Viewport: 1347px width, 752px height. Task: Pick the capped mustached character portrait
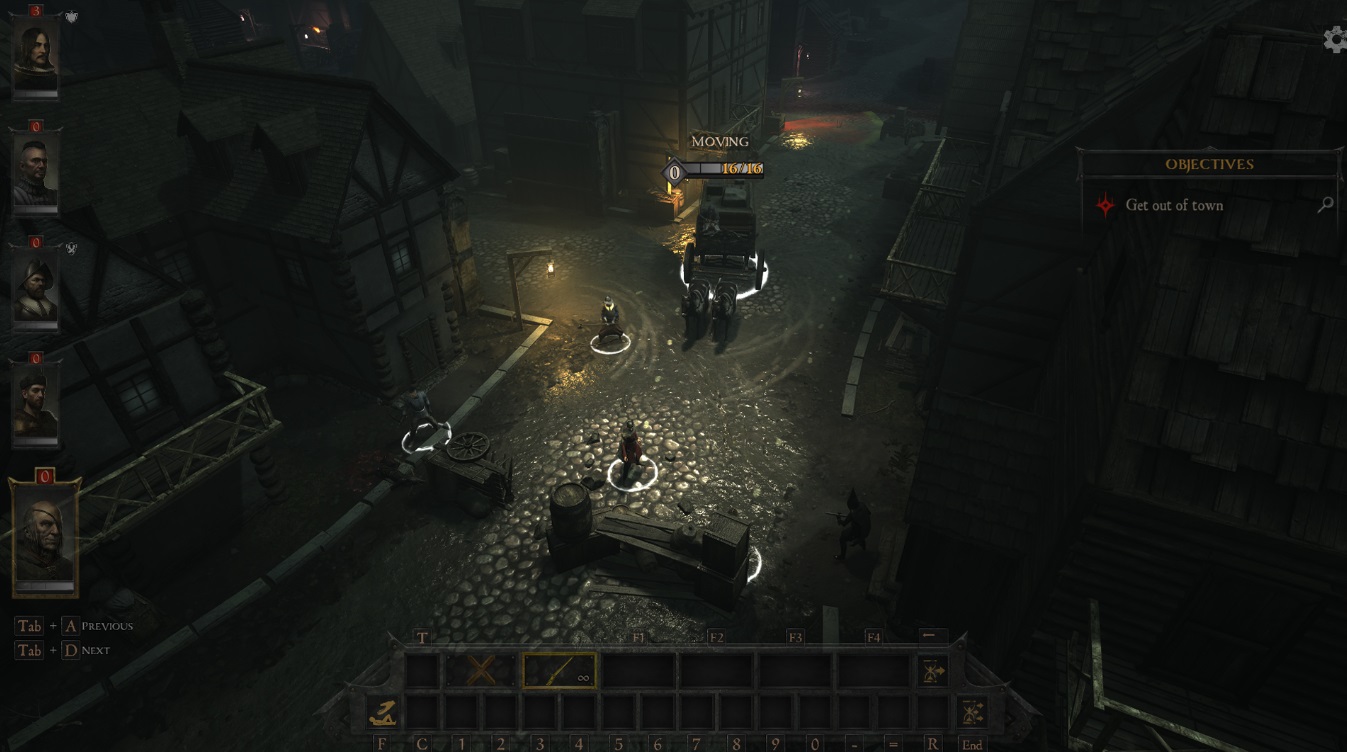pos(35,402)
